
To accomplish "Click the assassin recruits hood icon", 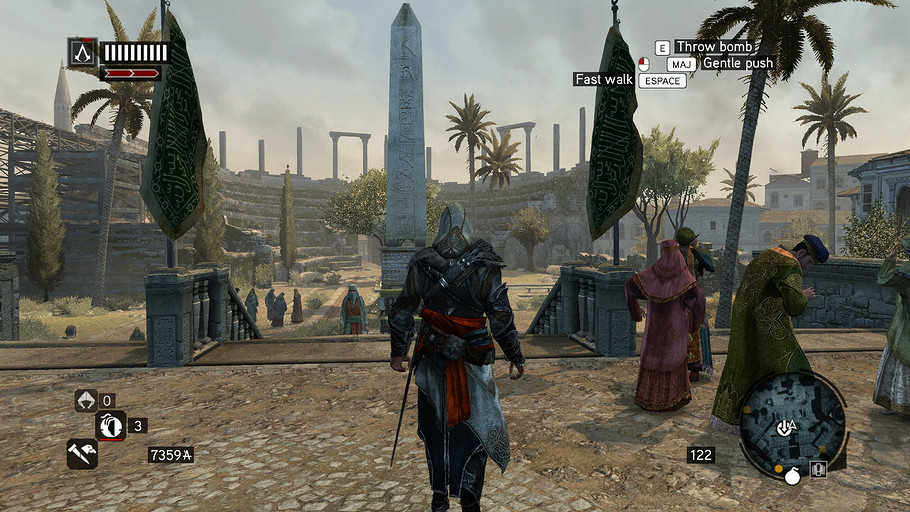I will coord(86,401).
